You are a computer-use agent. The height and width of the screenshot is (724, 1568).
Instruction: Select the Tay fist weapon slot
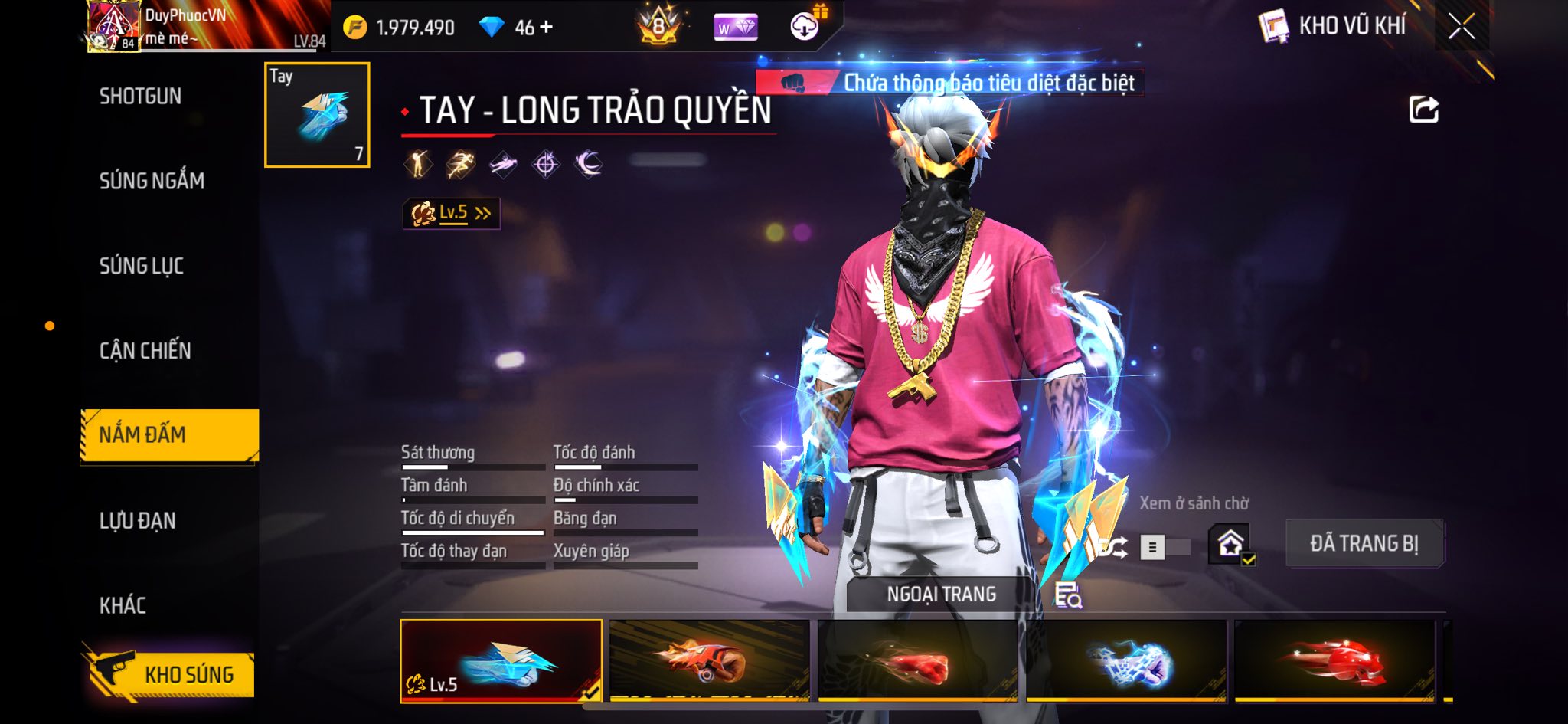[x=317, y=115]
